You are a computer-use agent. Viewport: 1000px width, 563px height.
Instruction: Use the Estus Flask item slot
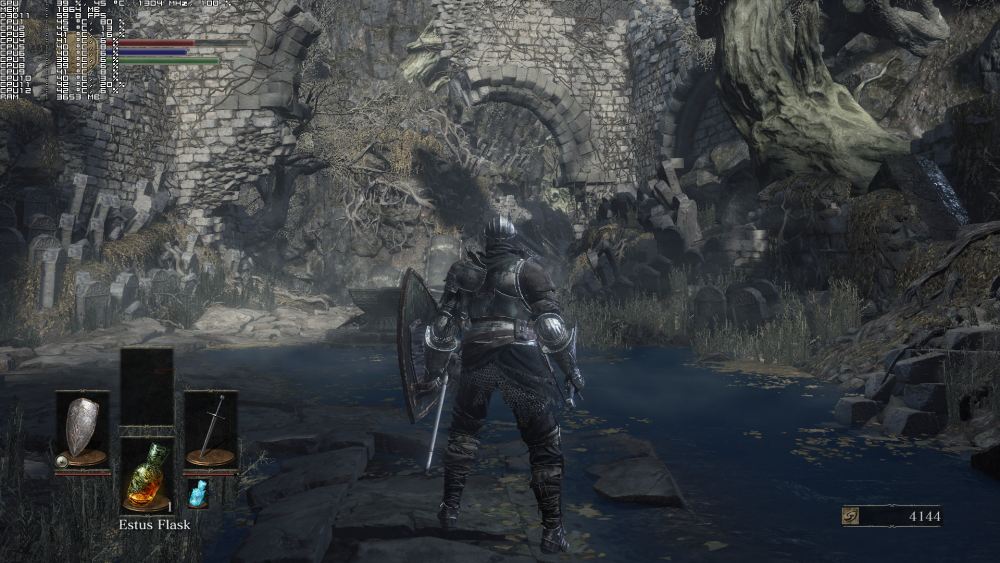coord(146,475)
